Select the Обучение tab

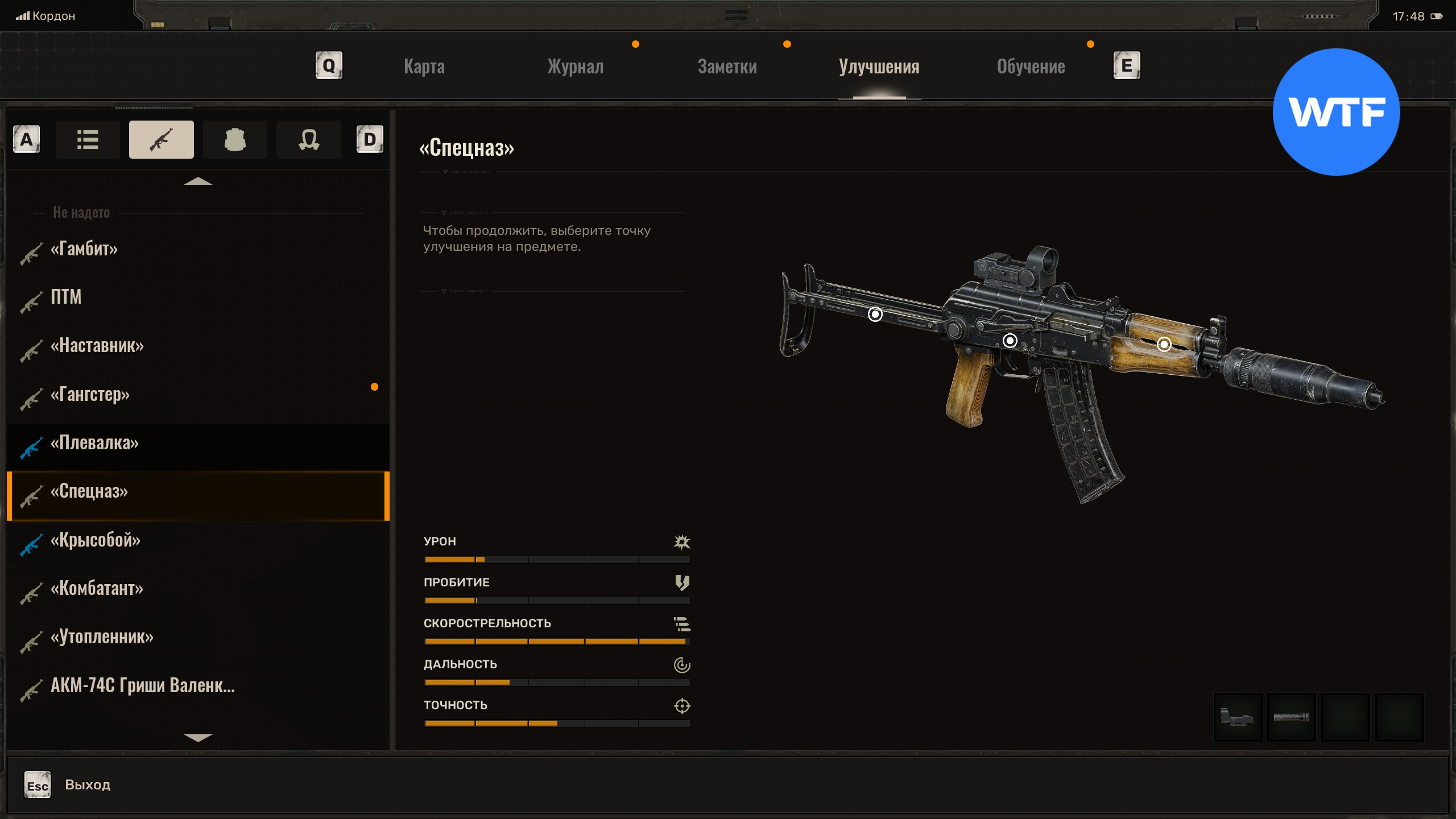click(1031, 67)
